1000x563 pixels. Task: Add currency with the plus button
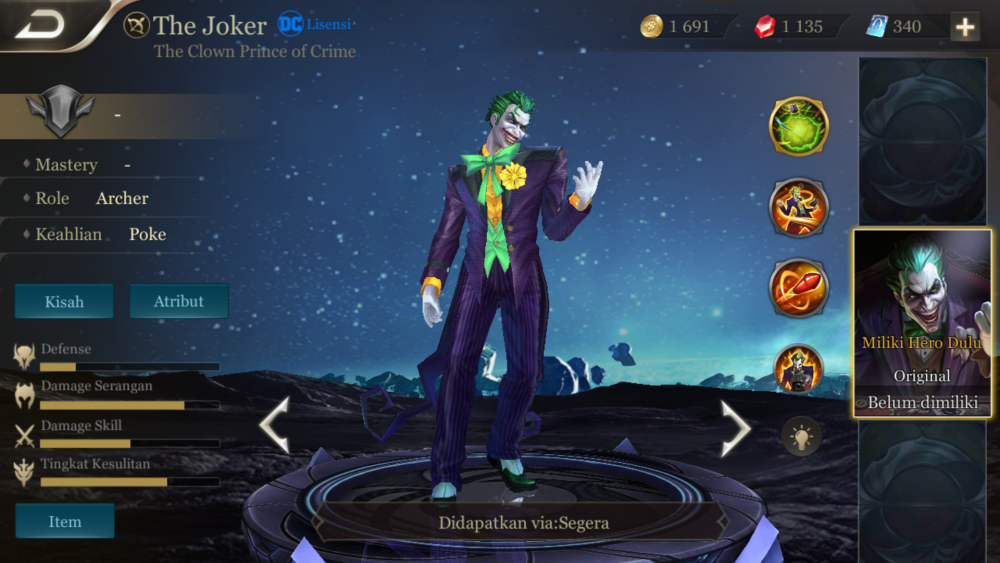[x=965, y=27]
